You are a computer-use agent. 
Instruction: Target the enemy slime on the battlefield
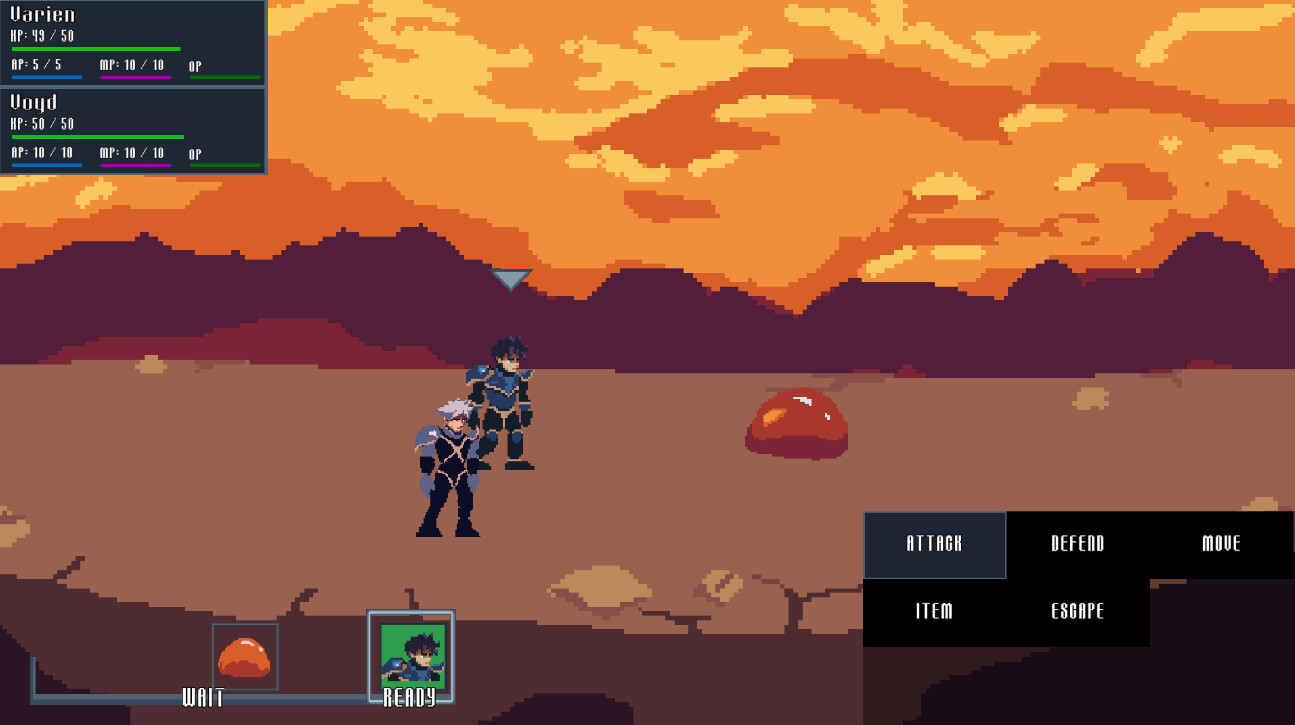click(795, 425)
